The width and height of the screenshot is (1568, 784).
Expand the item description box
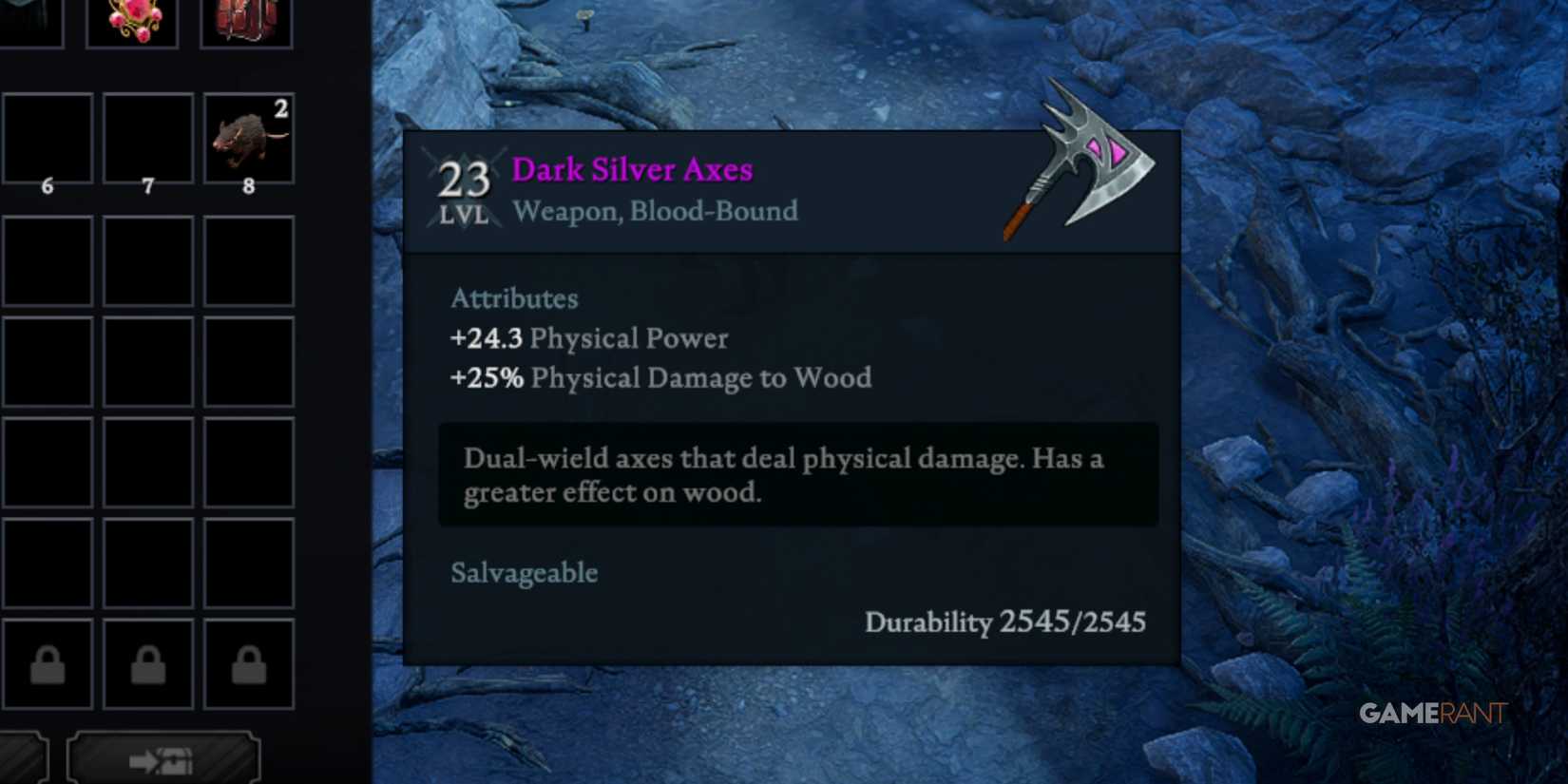pyautogui.click(x=798, y=473)
